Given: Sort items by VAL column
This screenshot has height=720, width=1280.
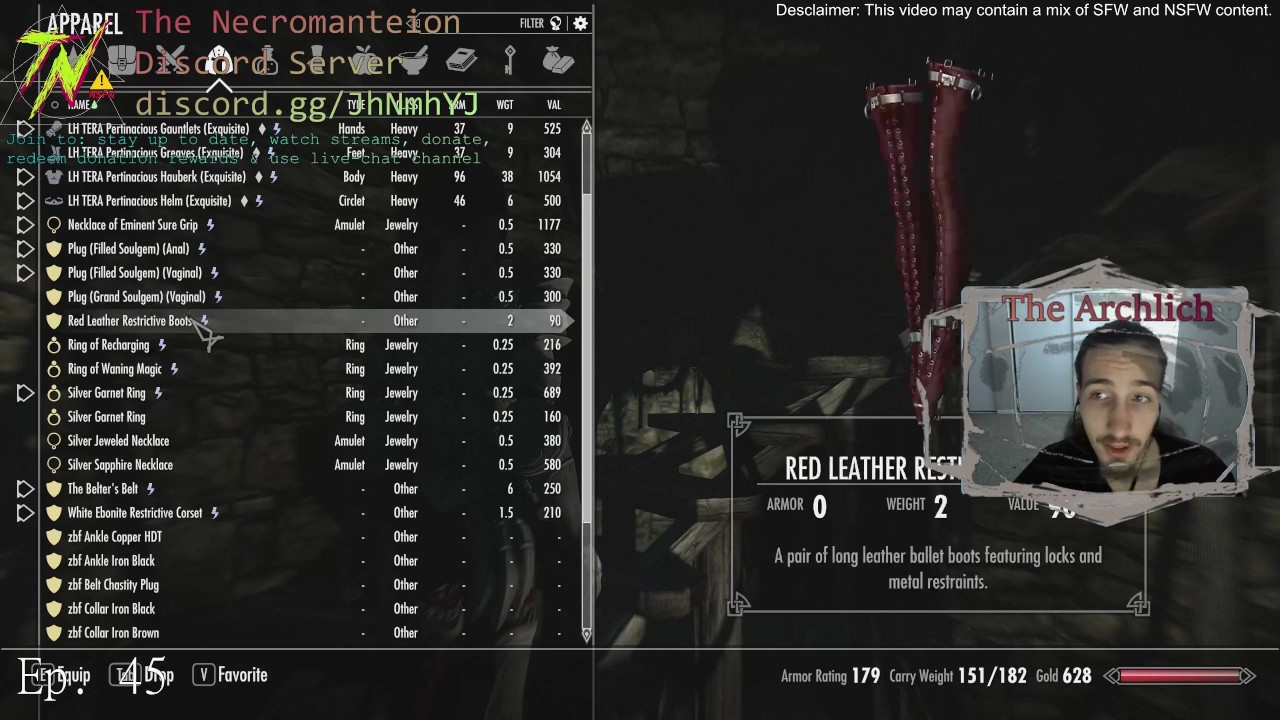Looking at the screenshot, I should click(x=554, y=105).
